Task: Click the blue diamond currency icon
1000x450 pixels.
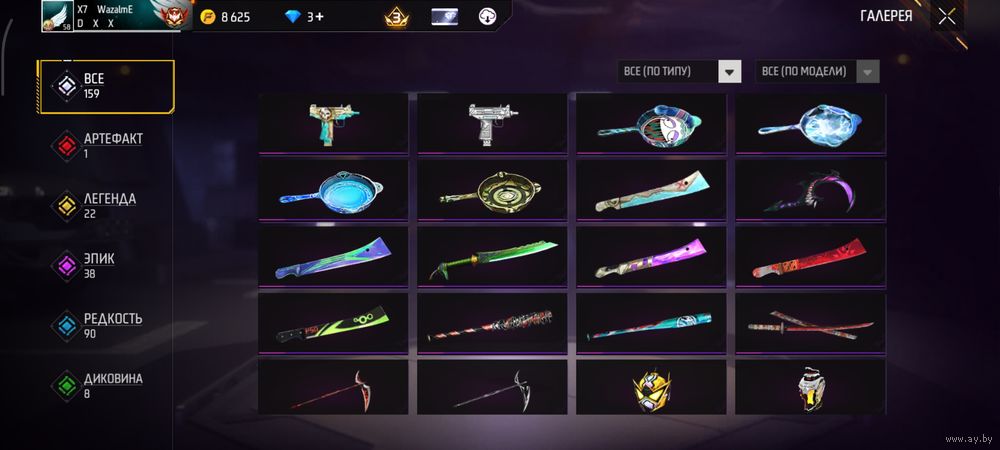Action: click(292, 17)
